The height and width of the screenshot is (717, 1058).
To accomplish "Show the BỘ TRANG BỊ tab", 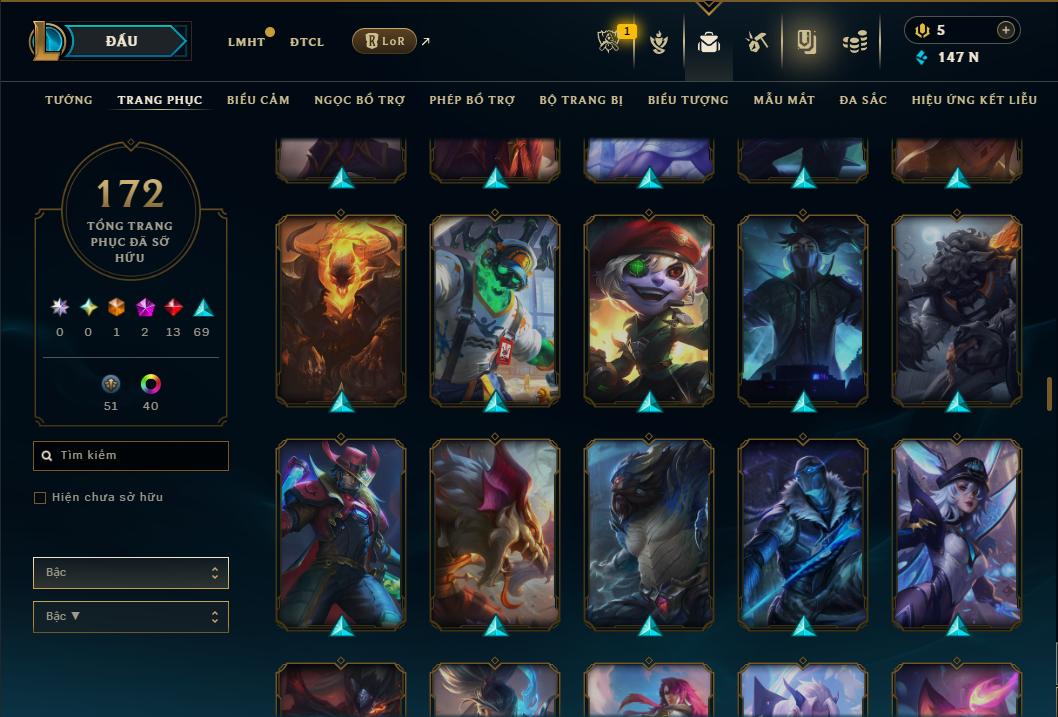I will (581, 100).
